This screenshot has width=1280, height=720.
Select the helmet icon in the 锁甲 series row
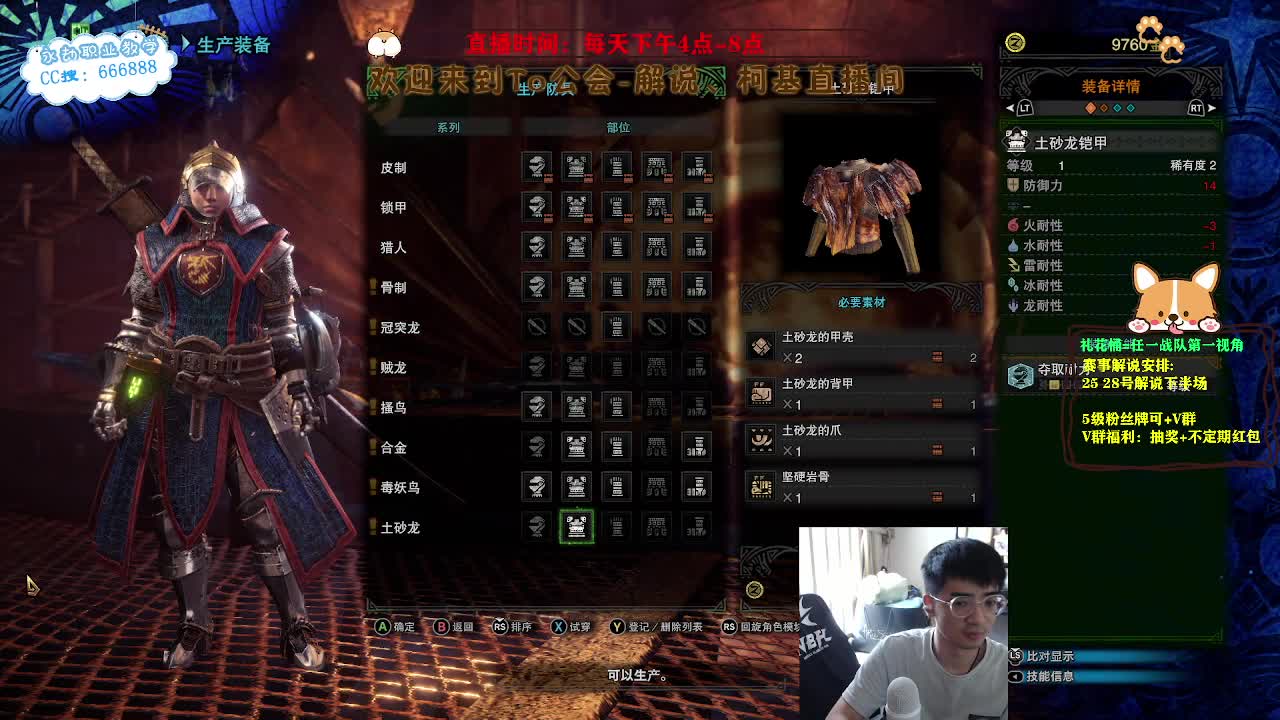(x=536, y=208)
